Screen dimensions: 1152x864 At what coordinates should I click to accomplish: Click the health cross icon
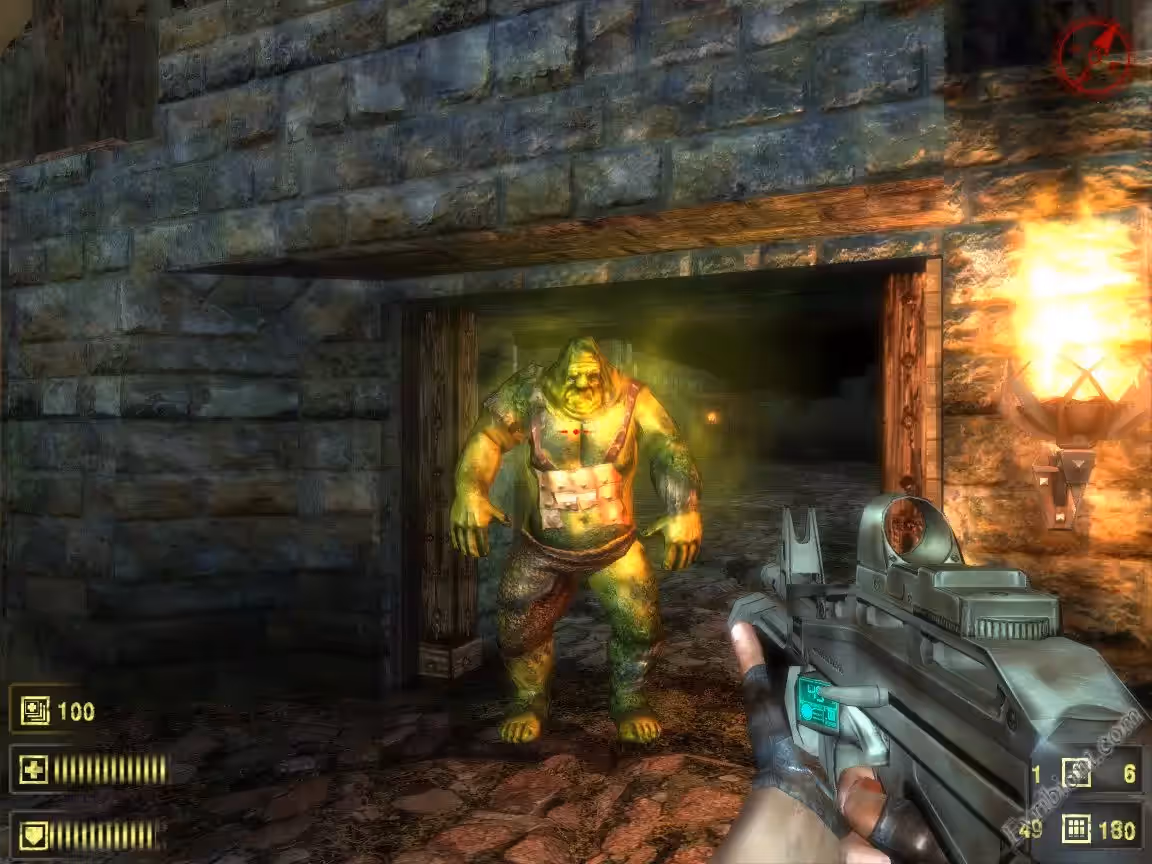[35, 770]
